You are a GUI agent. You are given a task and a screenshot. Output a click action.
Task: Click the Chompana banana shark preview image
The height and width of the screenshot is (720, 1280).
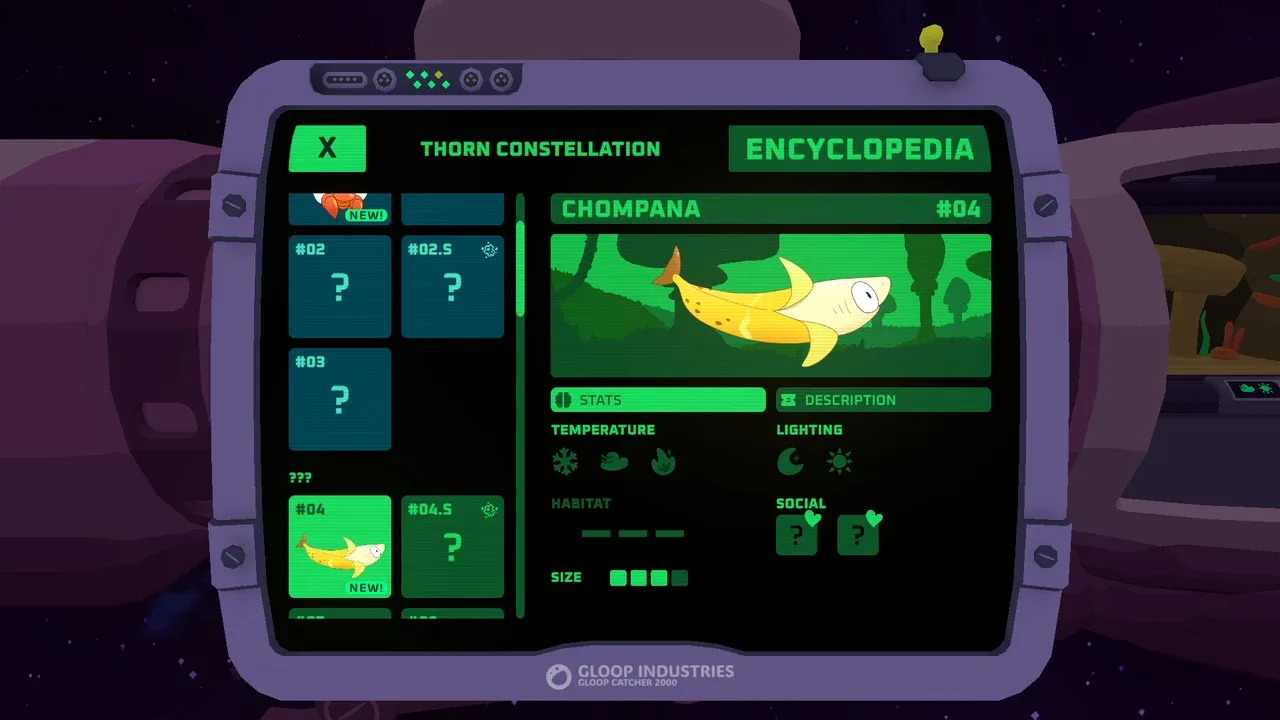point(770,305)
